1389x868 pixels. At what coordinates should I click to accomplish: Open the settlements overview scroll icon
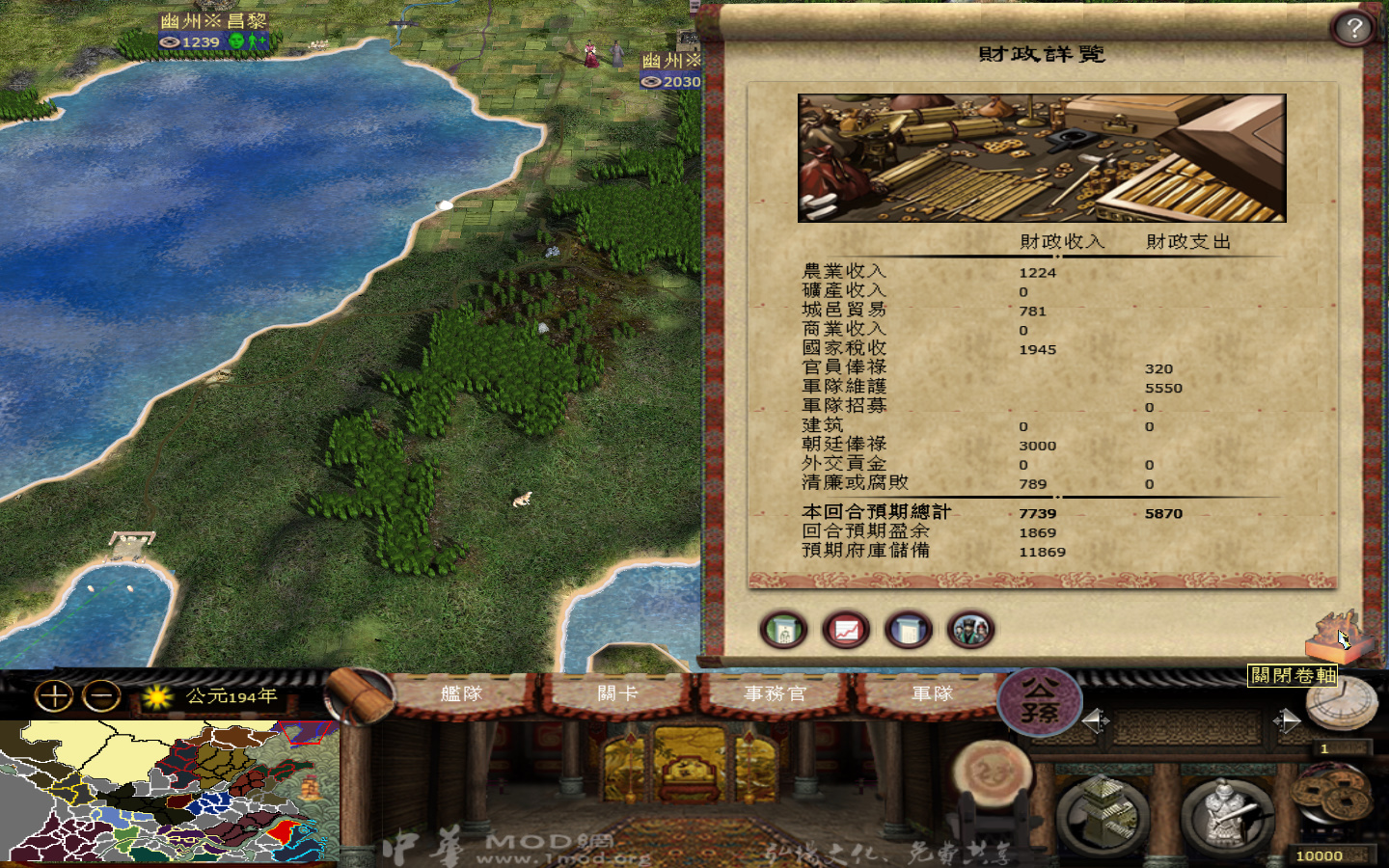783,629
